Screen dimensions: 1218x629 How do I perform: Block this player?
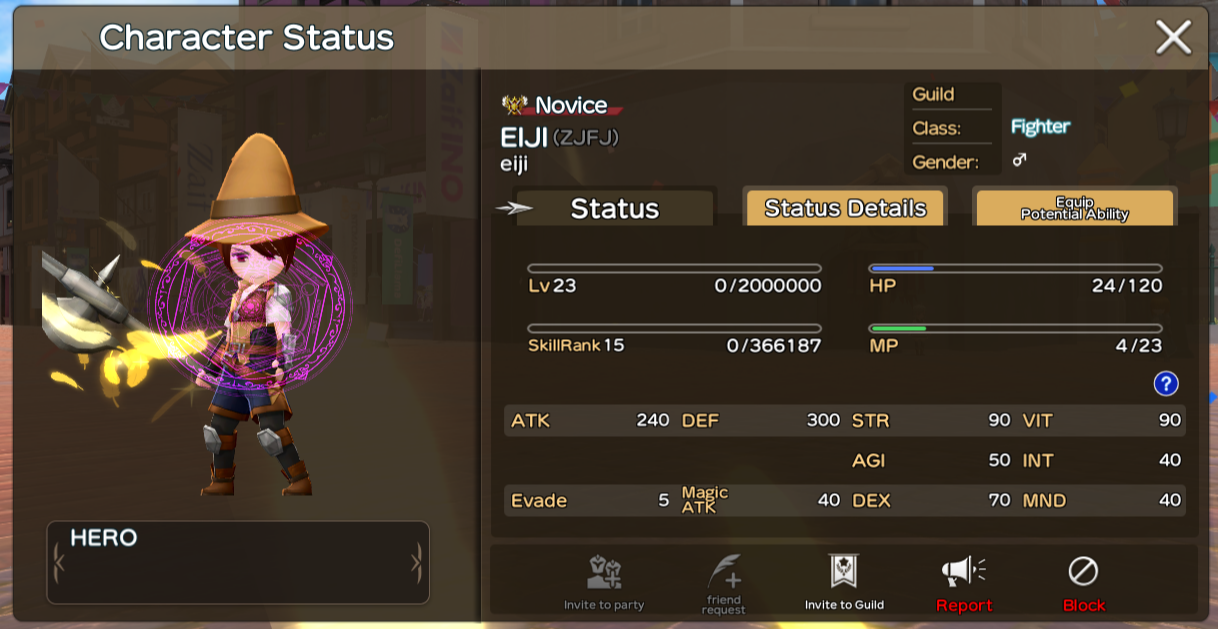[1084, 582]
